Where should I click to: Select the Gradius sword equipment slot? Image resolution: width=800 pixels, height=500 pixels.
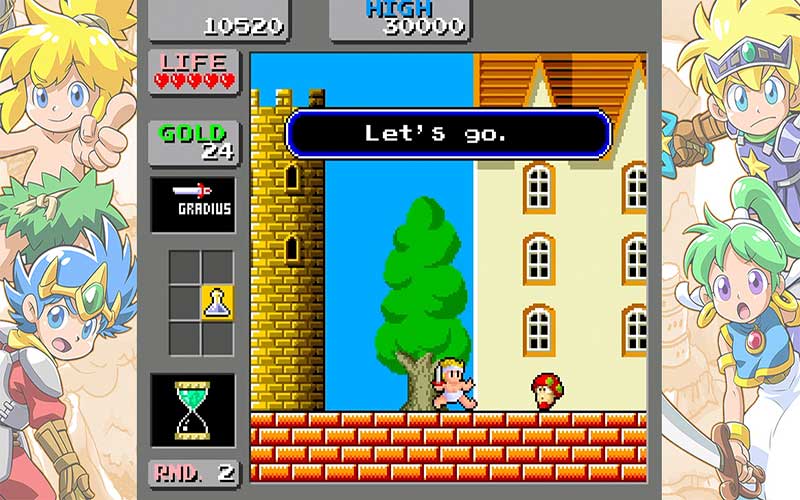[x=193, y=204]
